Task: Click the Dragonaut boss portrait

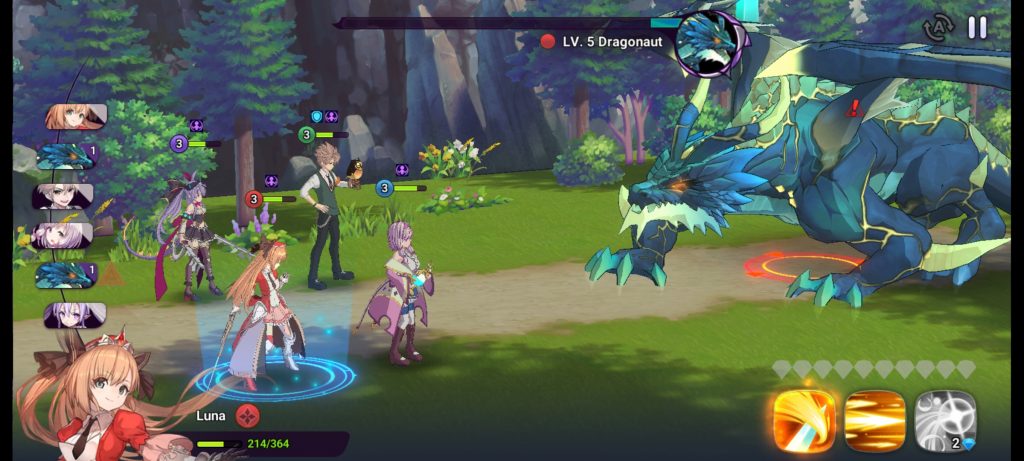Action: 710,43
